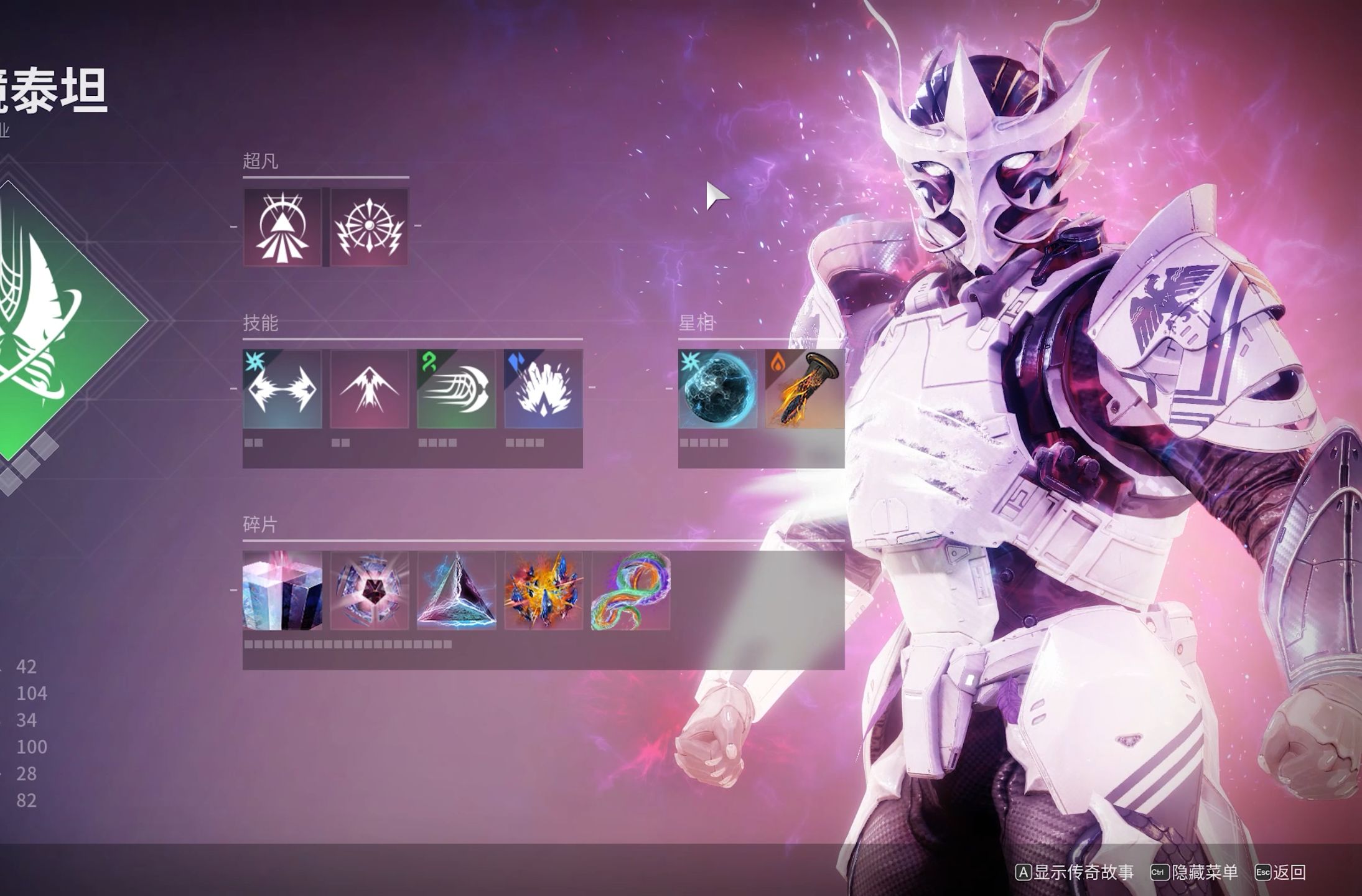Hide the menu interface
Image resolution: width=1362 pixels, height=896 pixels.
pos(1195,872)
